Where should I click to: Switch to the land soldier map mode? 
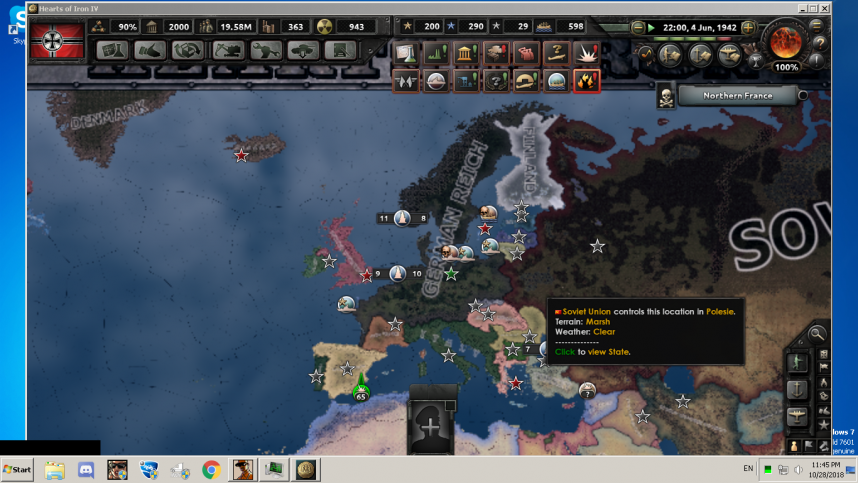(797, 361)
